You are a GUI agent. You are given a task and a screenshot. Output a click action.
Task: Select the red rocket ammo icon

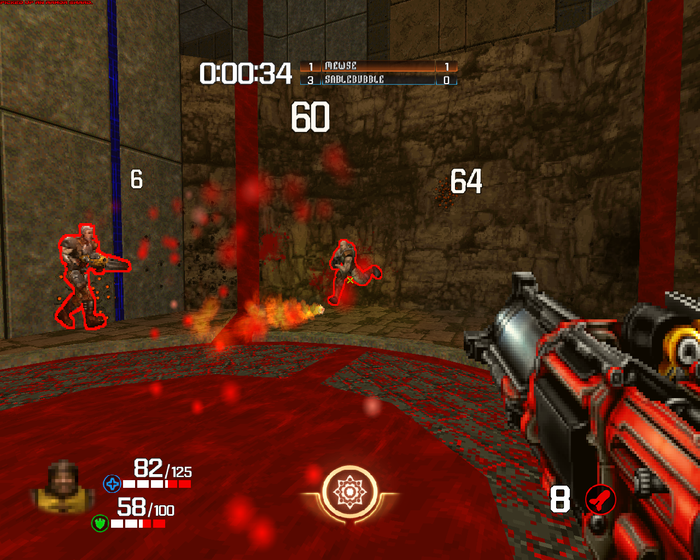pyautogui.click(x=598, y=498)
